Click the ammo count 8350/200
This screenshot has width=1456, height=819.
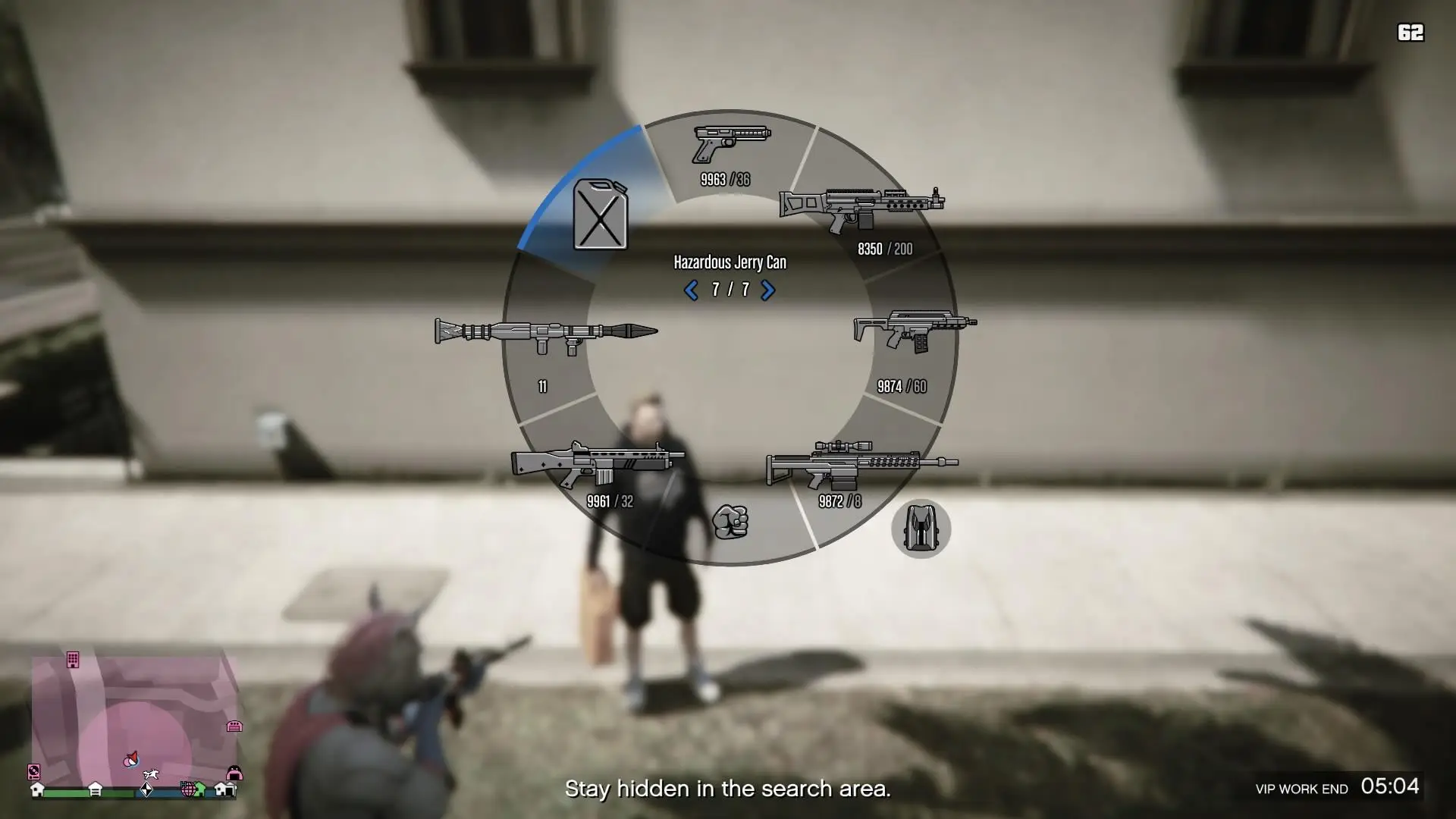coord(884,249)
